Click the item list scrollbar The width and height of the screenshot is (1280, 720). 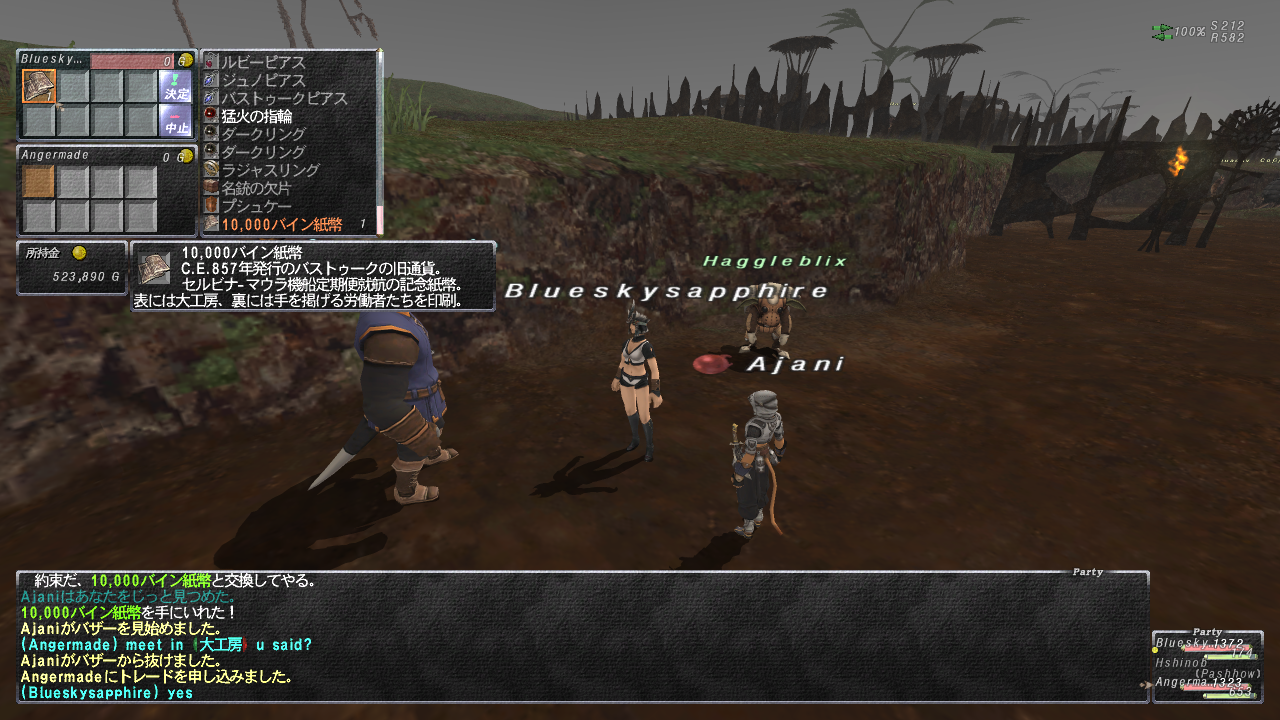coord(380,140)
